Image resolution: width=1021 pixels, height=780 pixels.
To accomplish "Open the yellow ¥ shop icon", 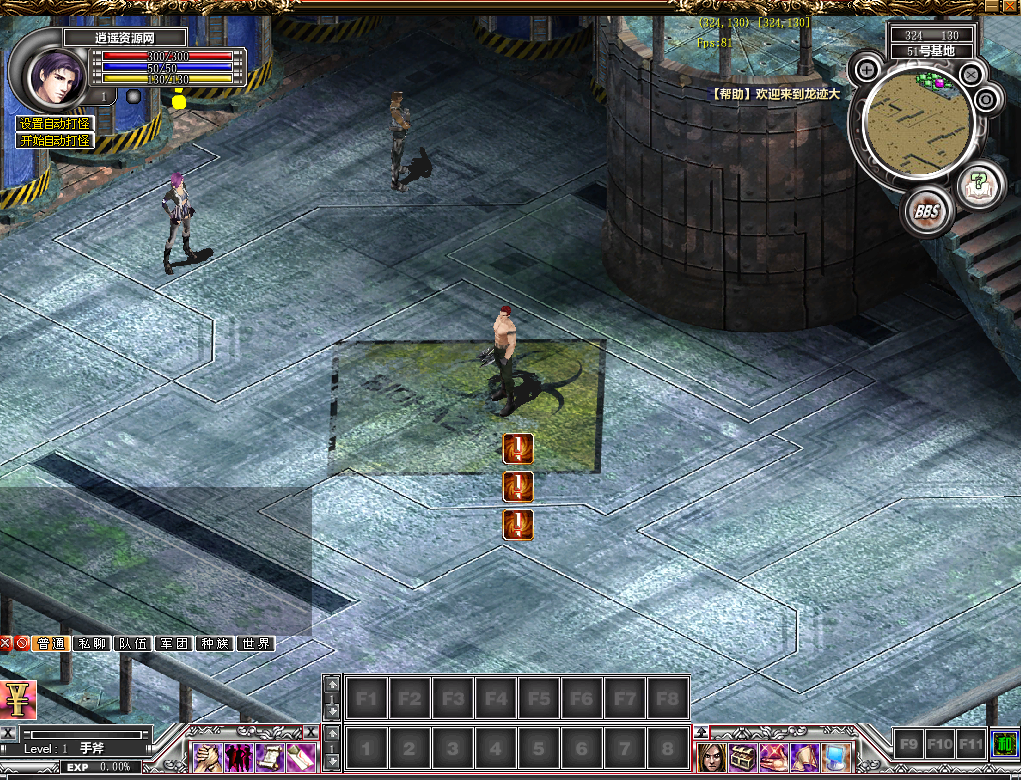I will [18, 699].
